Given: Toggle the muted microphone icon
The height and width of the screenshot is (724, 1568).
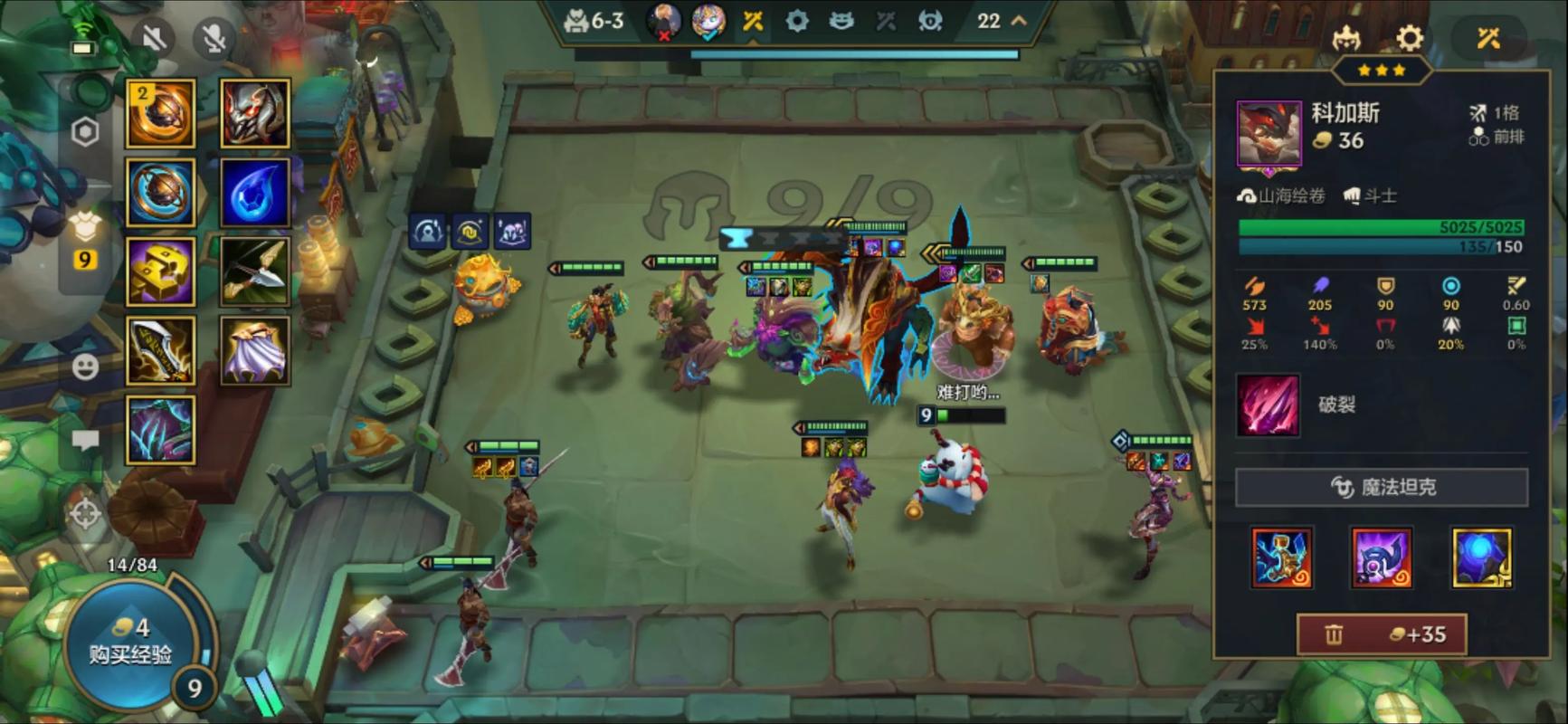Looking at the screenshot, I should tap(214, 38).
